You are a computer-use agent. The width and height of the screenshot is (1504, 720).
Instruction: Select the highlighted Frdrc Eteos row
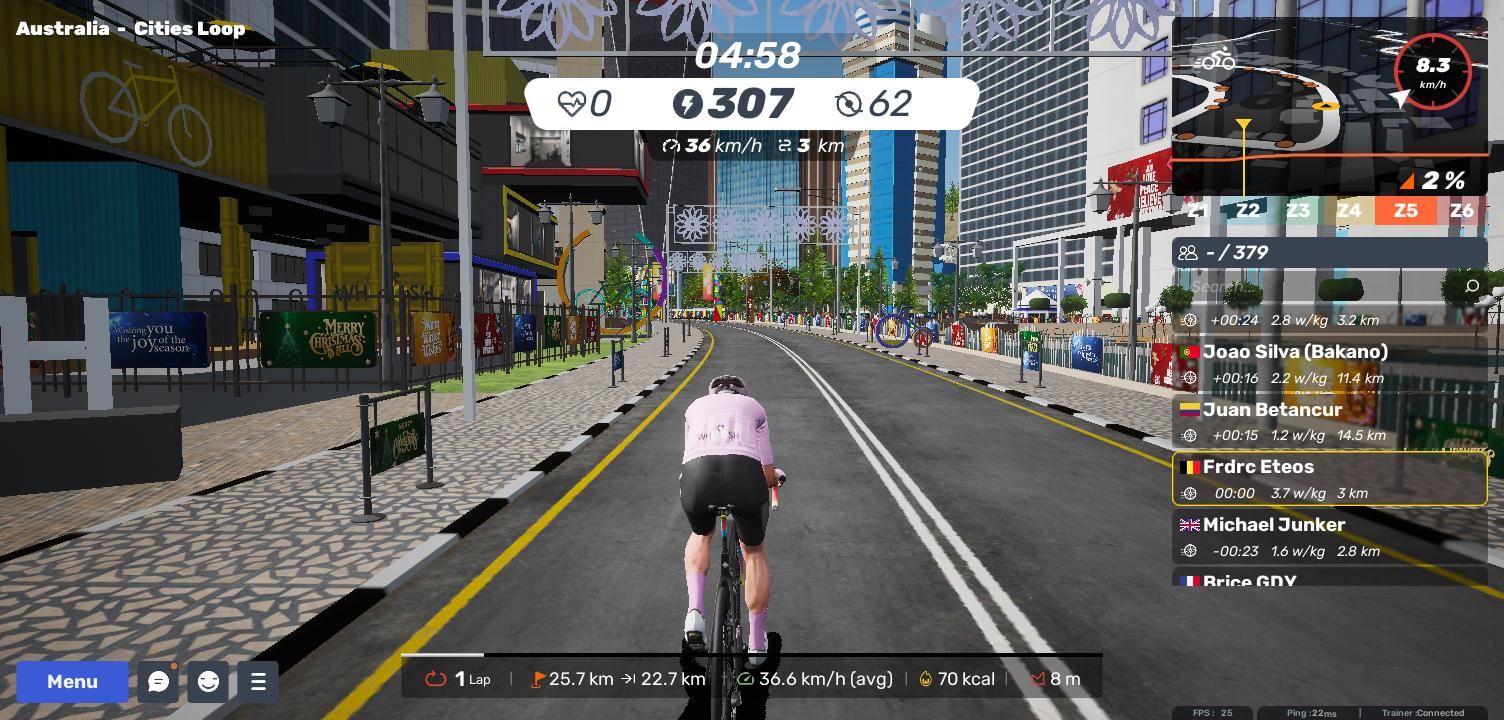[x=1329, y=479]
